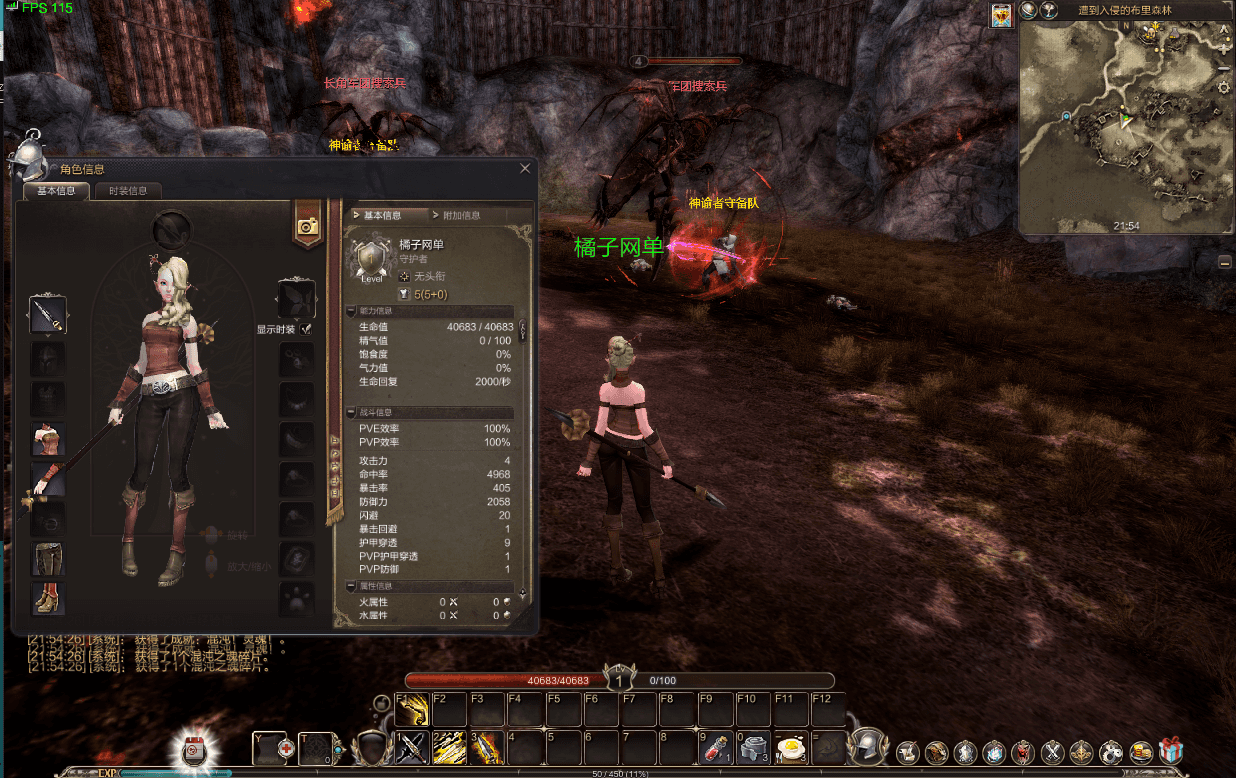This screenshot has height=778, width=1236.
Task: Use the fried egg food item
Action: 791,748
